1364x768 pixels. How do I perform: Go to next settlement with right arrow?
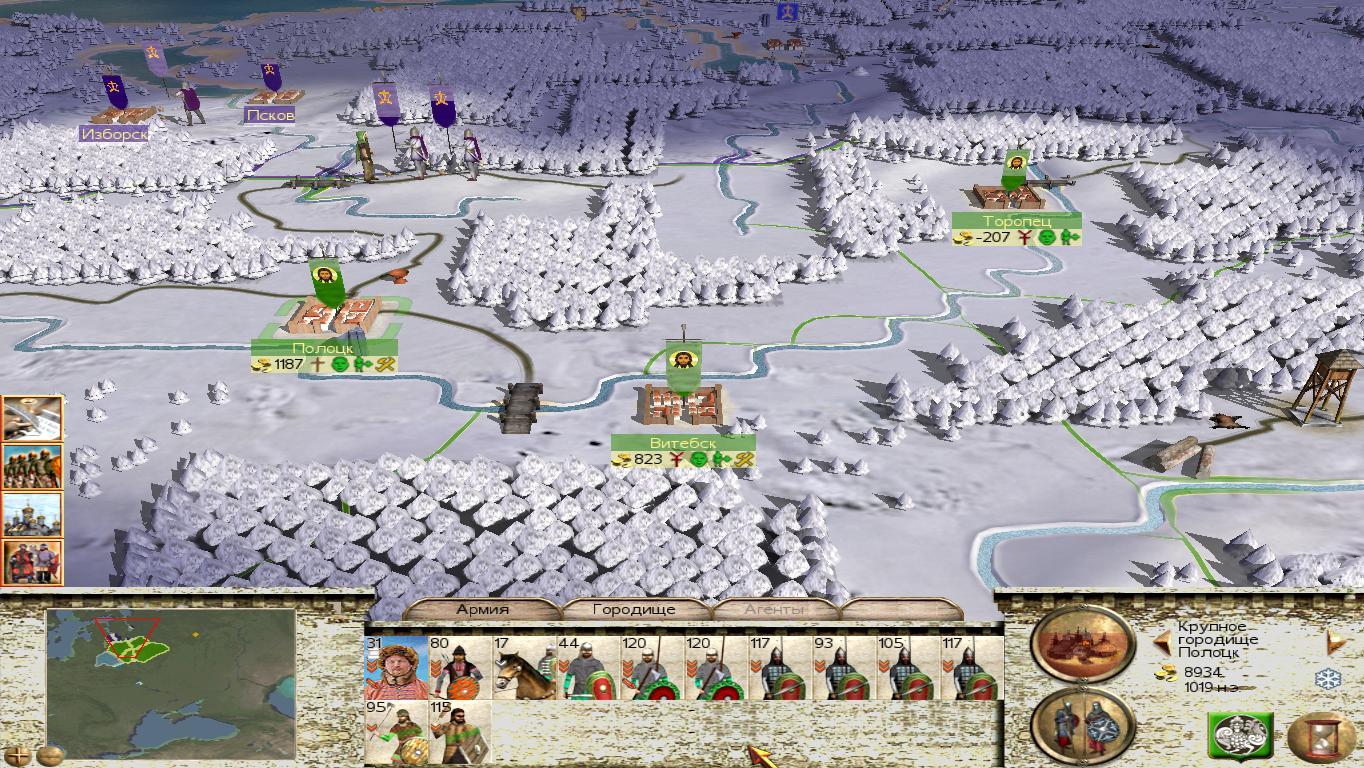coord(1335,642)
